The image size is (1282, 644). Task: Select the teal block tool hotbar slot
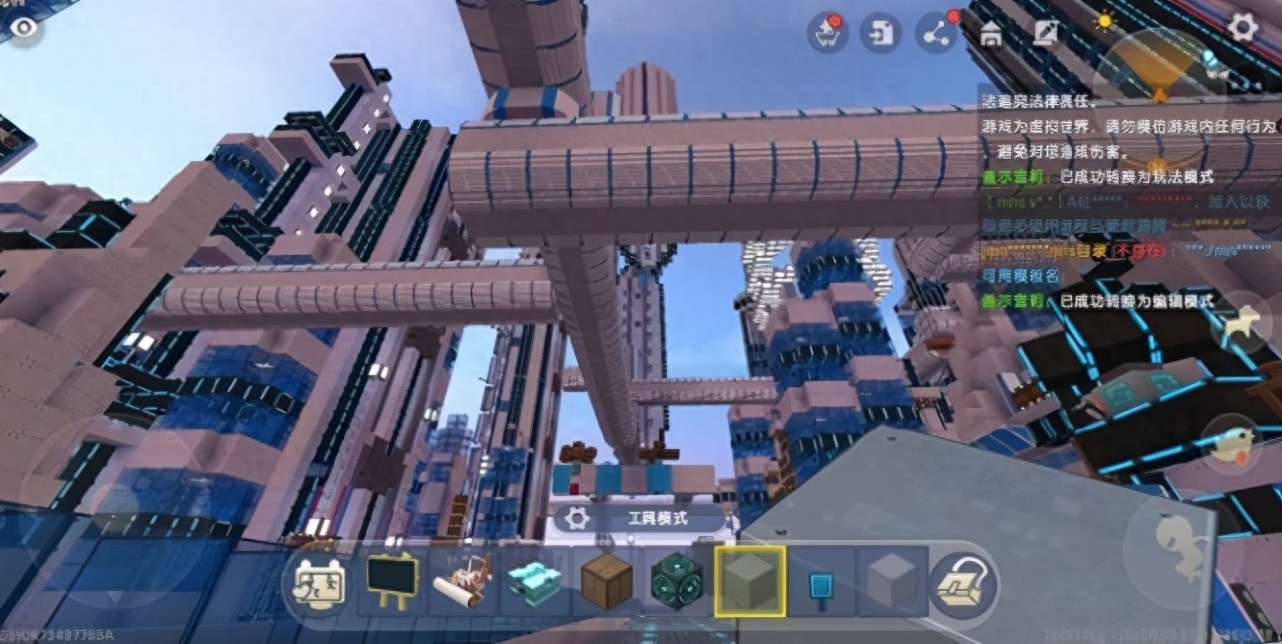click(535, 581)
